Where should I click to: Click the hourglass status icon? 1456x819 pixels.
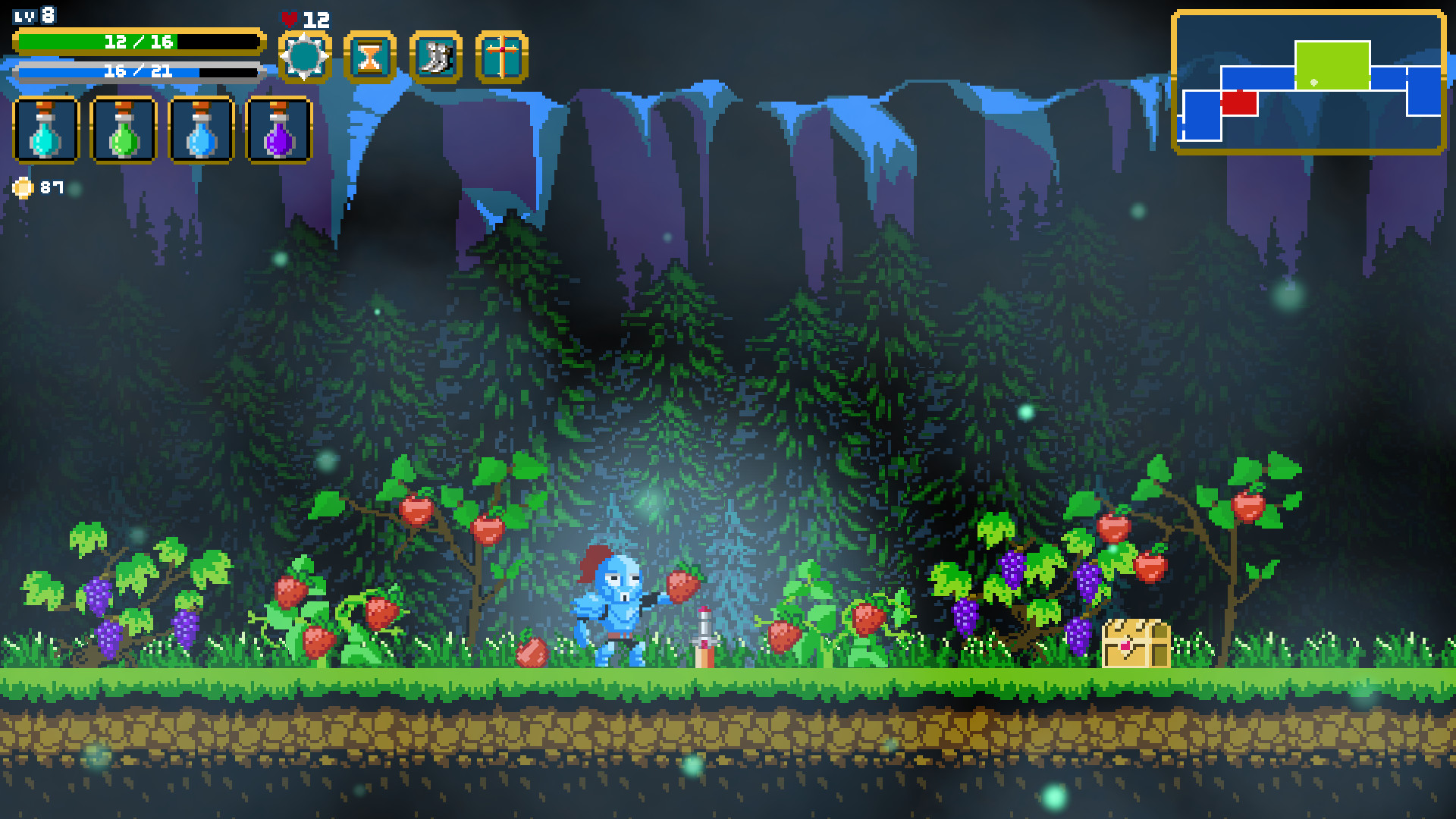pyautogui.click(x=369, y=55)
